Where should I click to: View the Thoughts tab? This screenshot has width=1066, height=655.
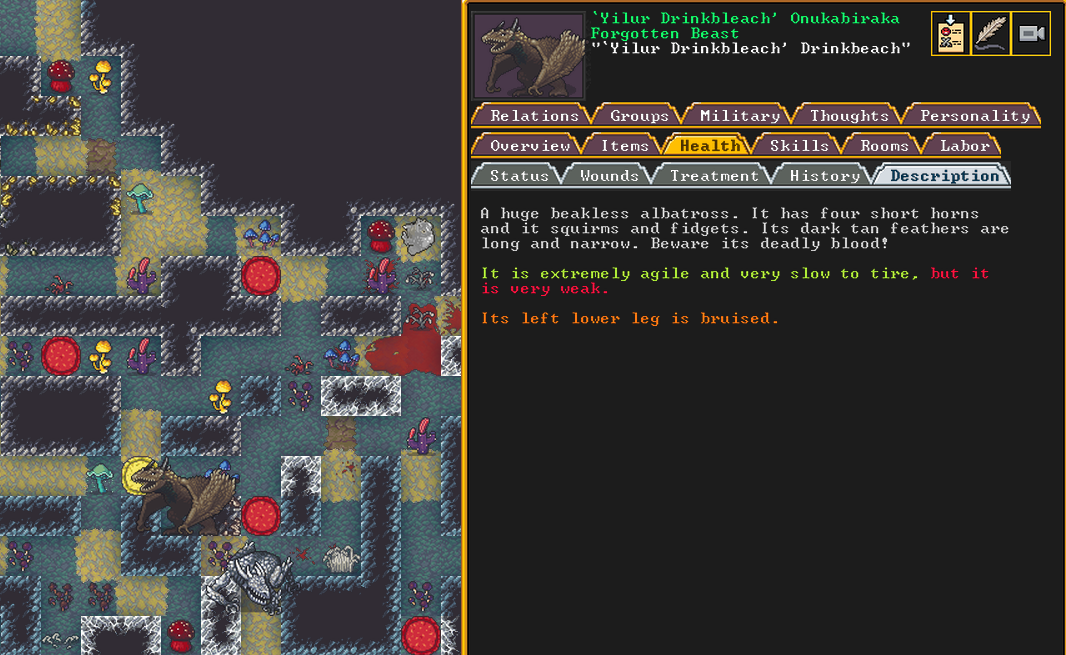click(x=849, y=116)
